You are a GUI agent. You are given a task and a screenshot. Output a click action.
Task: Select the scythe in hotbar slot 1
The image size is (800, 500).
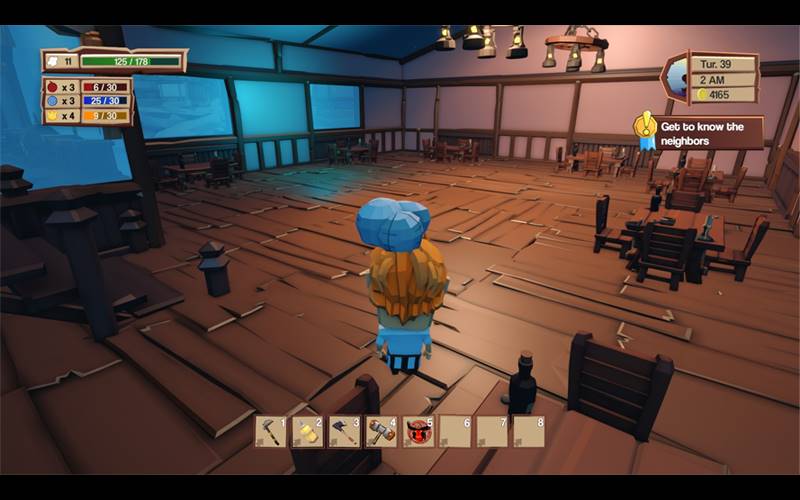(x=271, y=431)
